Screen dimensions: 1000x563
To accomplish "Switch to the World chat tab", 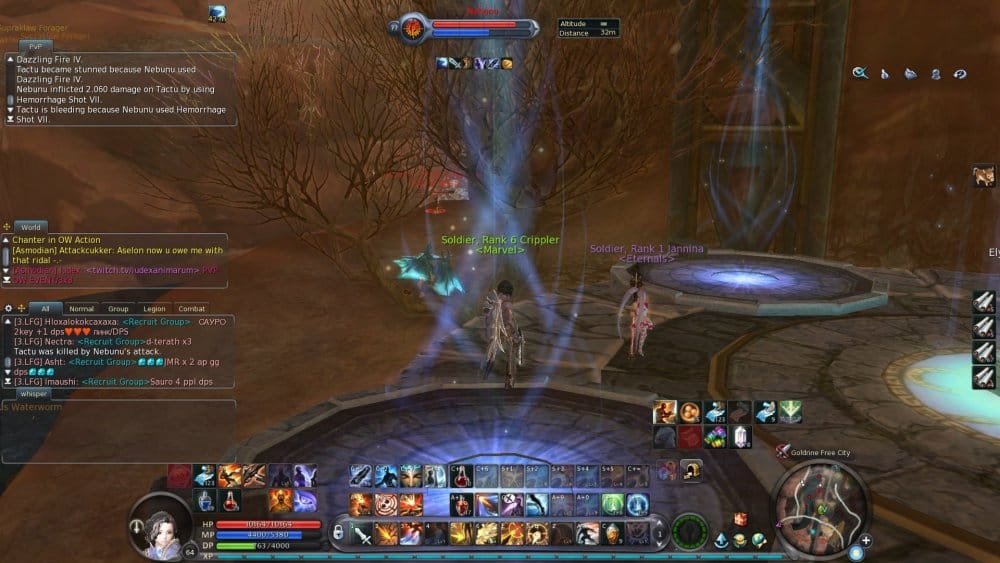I will point(30,228).
